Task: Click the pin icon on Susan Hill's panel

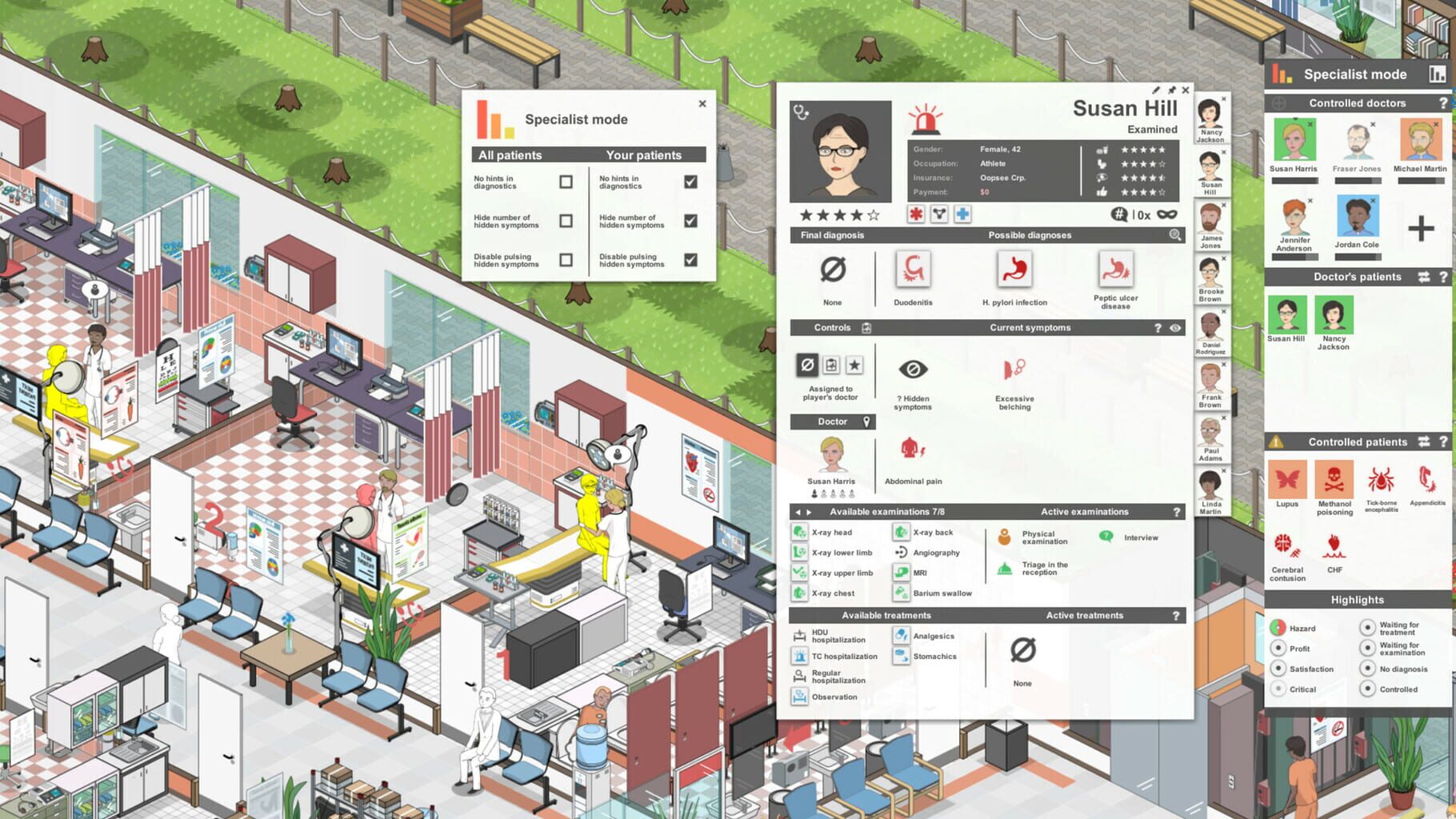Action: 1170,90
